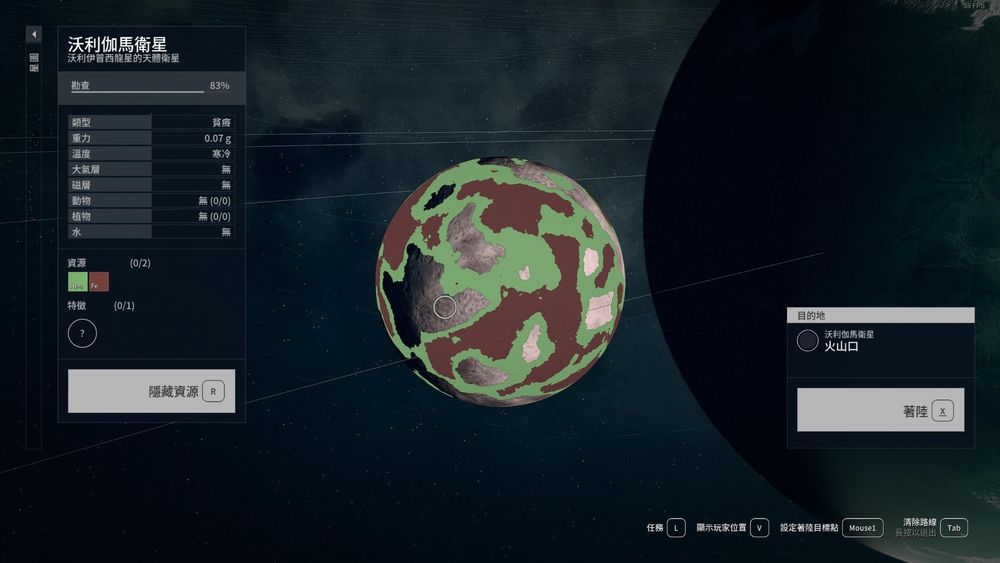1000x563 pixels.
Task: Select the 火山口 crater destination entry
Action: pos(880,341)
